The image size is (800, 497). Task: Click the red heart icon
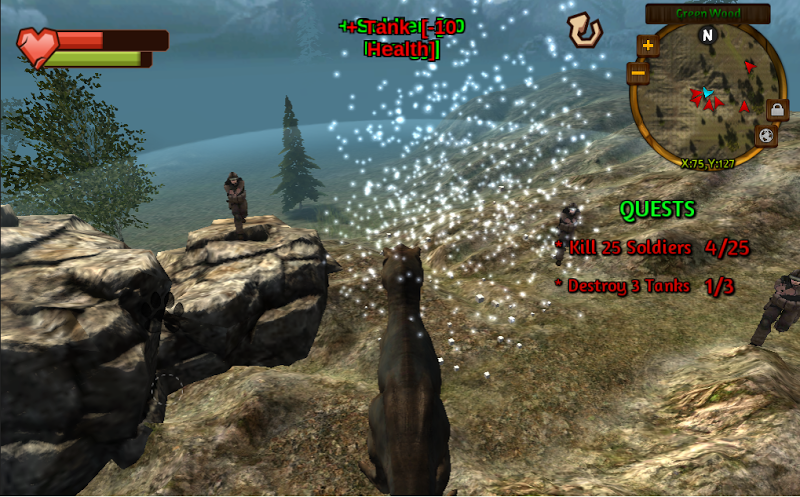(x=39, y=46)
